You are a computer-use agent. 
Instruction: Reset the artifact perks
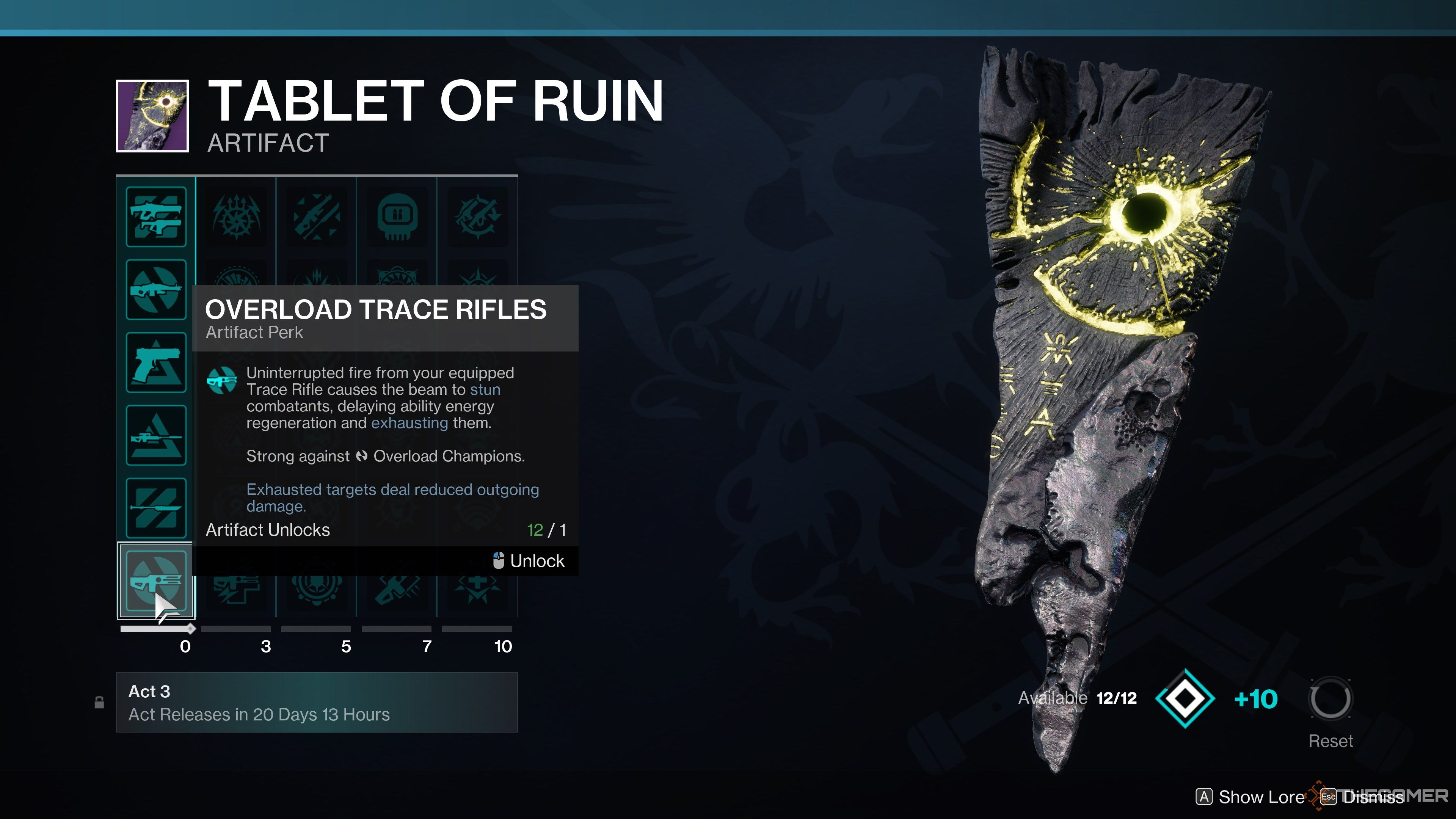pos(1330,699)
